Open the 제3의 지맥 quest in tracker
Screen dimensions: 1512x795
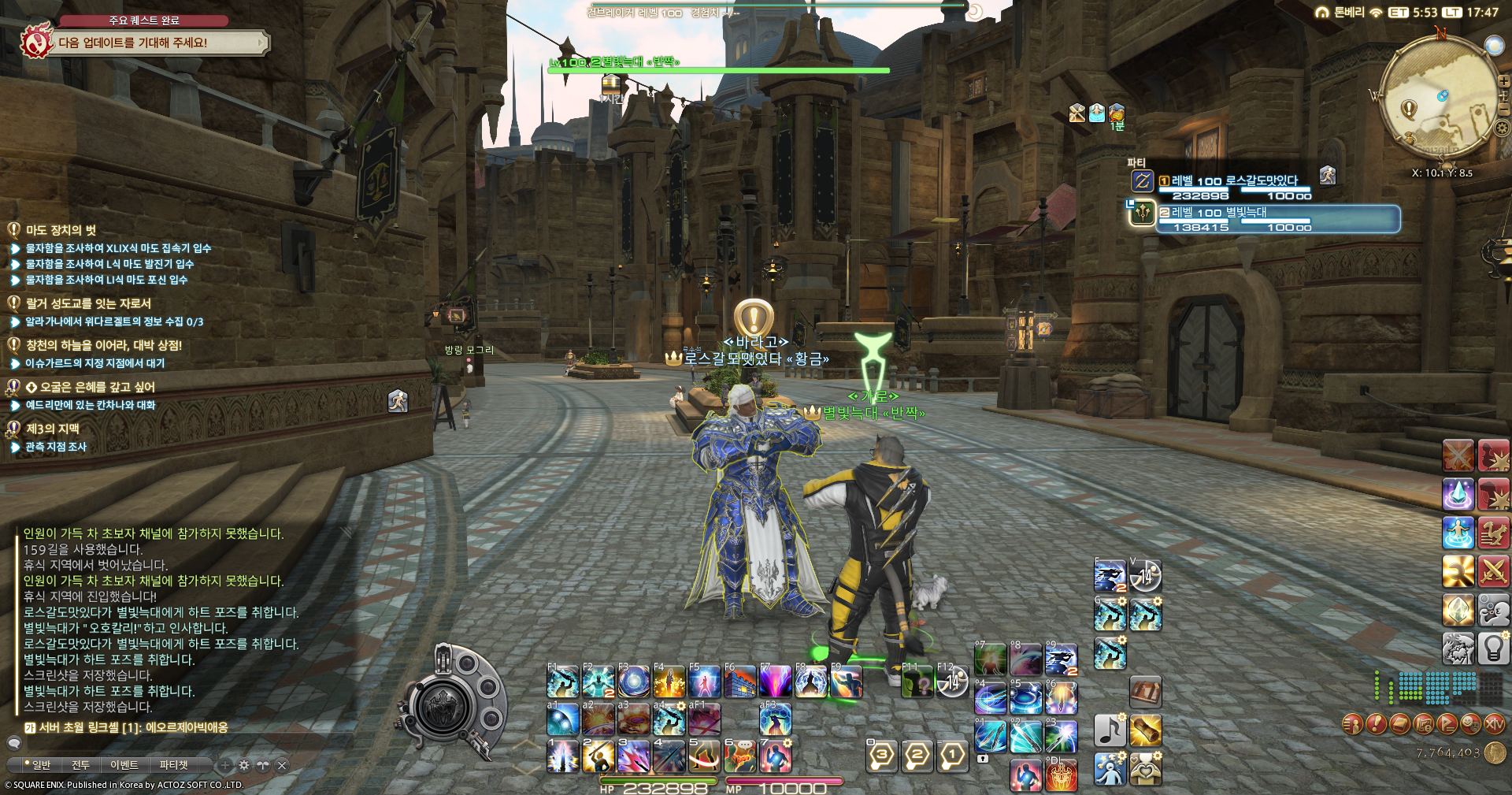click(52, 429)
